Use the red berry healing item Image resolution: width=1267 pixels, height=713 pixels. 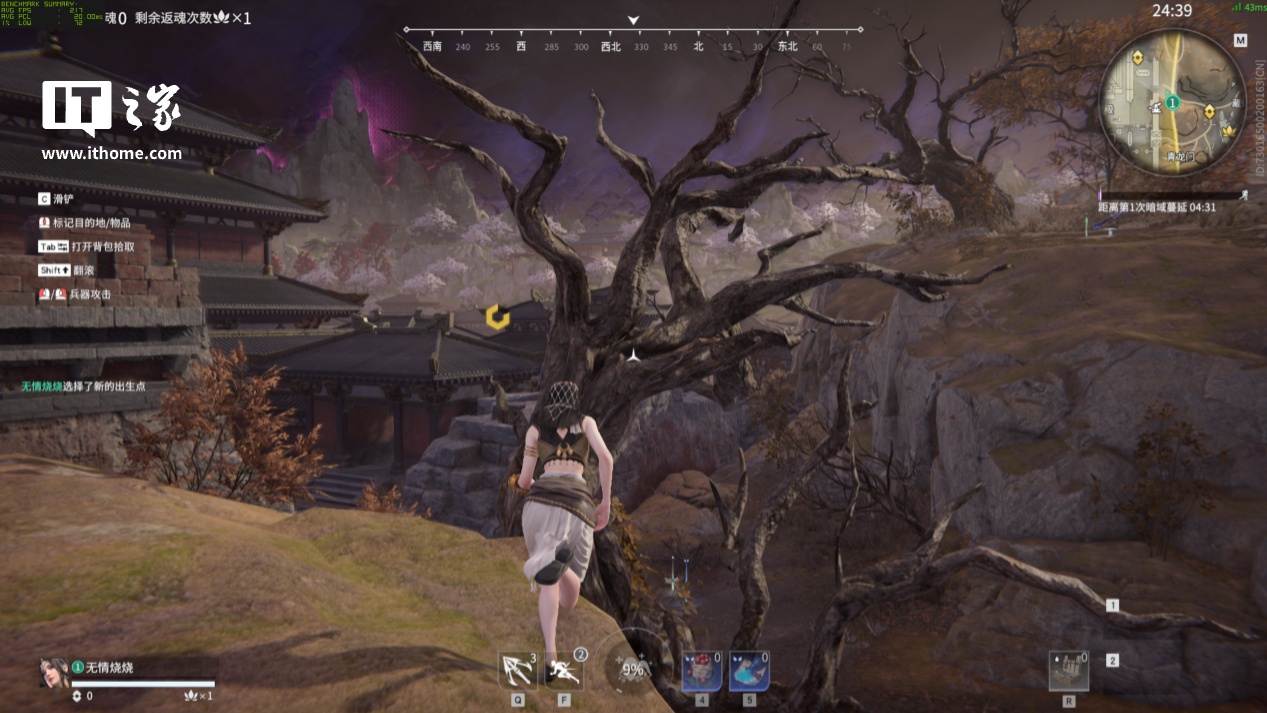(x=701, y=671)
